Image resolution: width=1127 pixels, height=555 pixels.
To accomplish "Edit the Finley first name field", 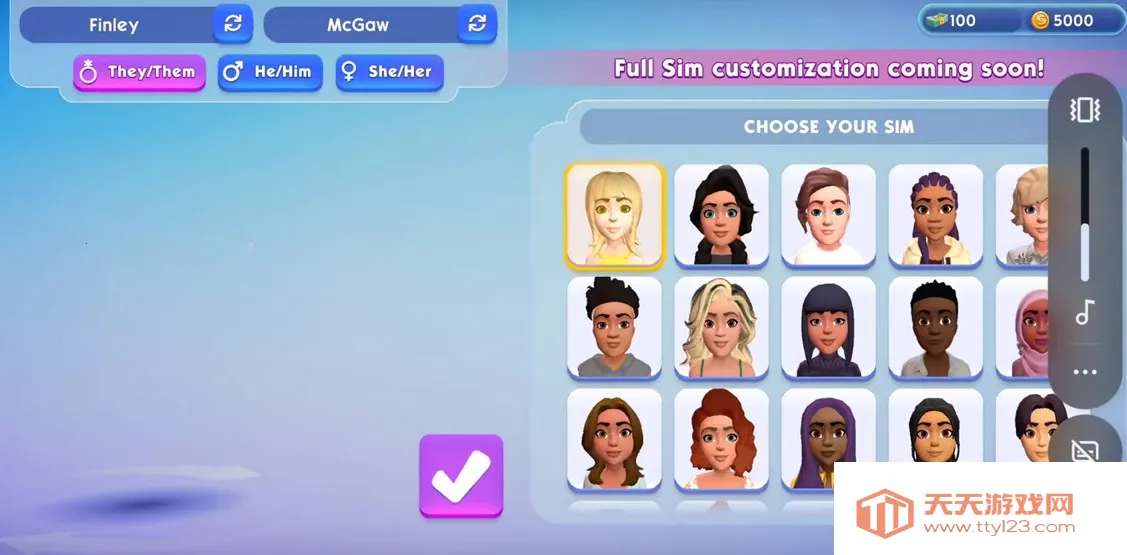I will pyautogui.click(x=115, y=25).
